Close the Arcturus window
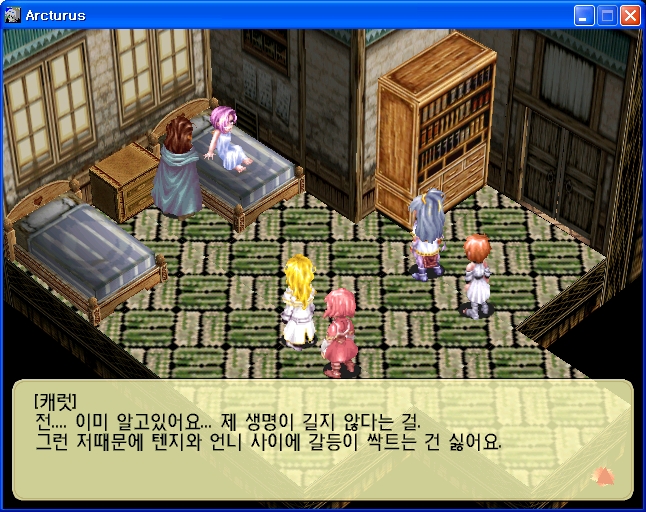The width and height of the screenshot is (646, 512). [630, 16]
